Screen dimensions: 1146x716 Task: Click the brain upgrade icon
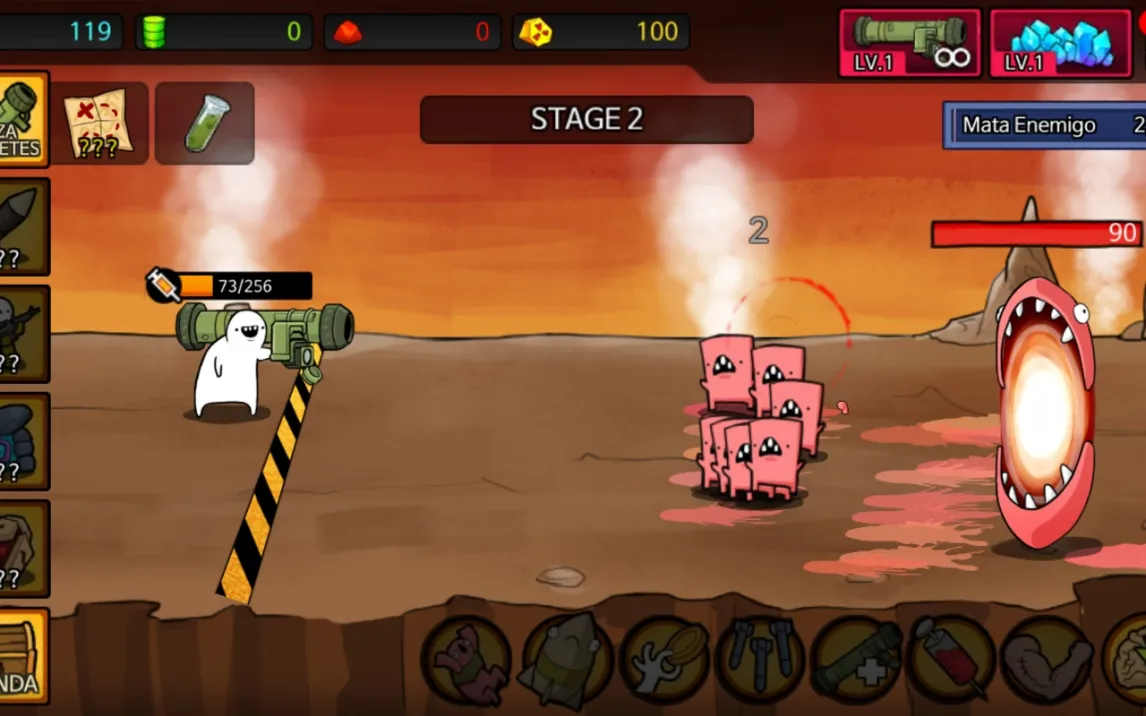point(1127,660)
